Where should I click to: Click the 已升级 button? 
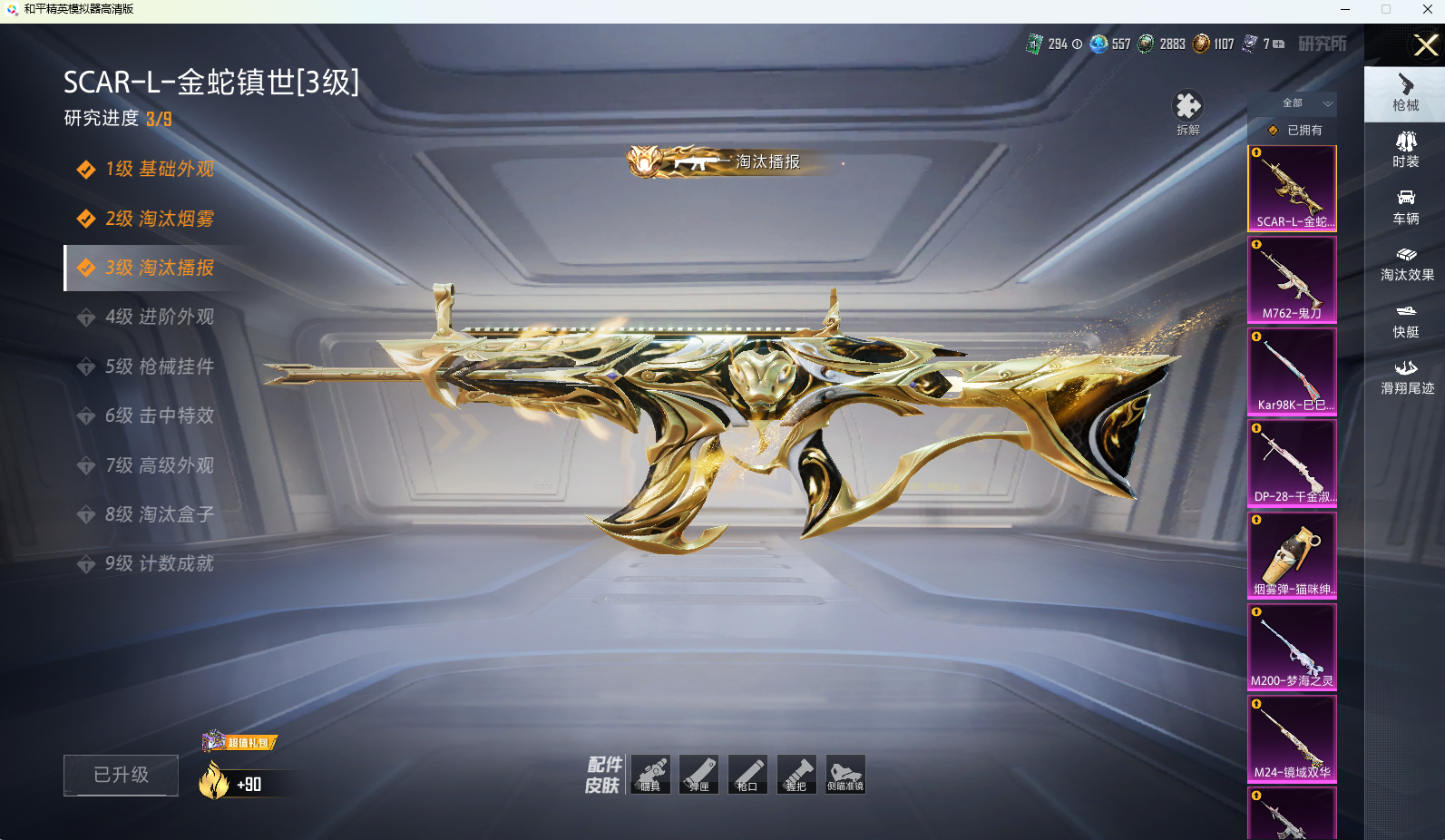pos(121,775)
